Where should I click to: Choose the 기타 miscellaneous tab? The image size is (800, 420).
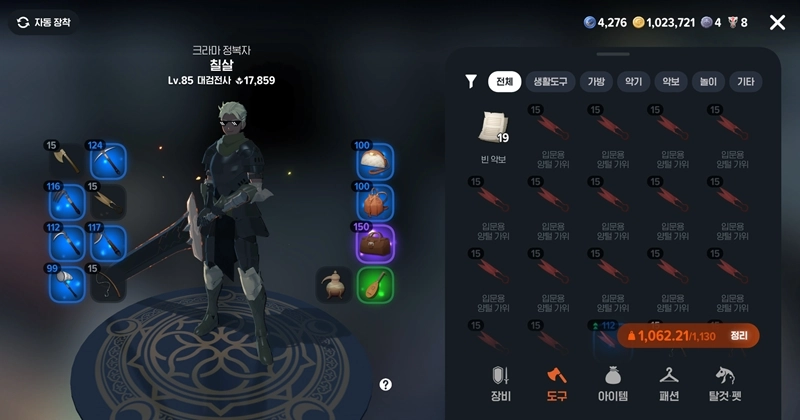pos(745,82)
